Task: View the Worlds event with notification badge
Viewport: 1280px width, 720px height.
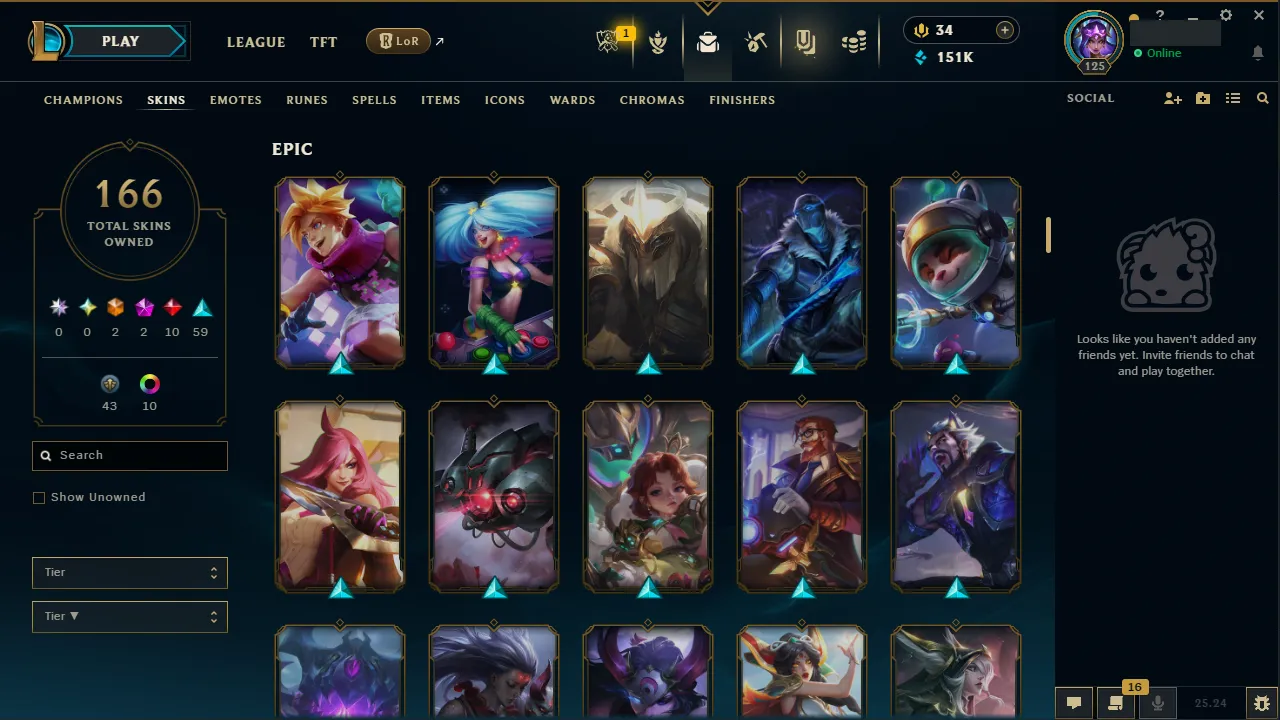Action: (610, 41)
